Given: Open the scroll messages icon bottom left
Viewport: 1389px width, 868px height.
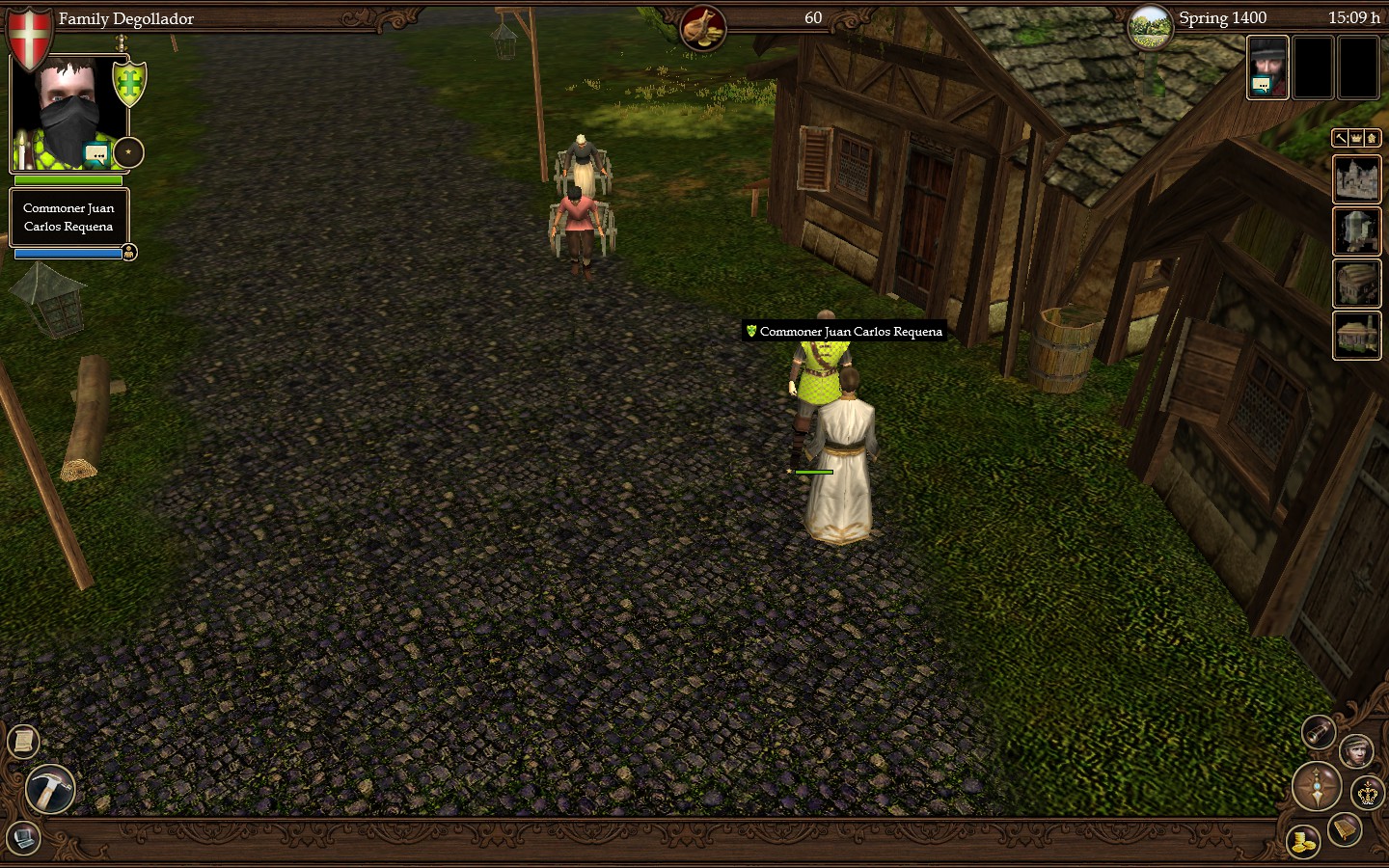Looking at the screenshot, I should pos(22,742).
